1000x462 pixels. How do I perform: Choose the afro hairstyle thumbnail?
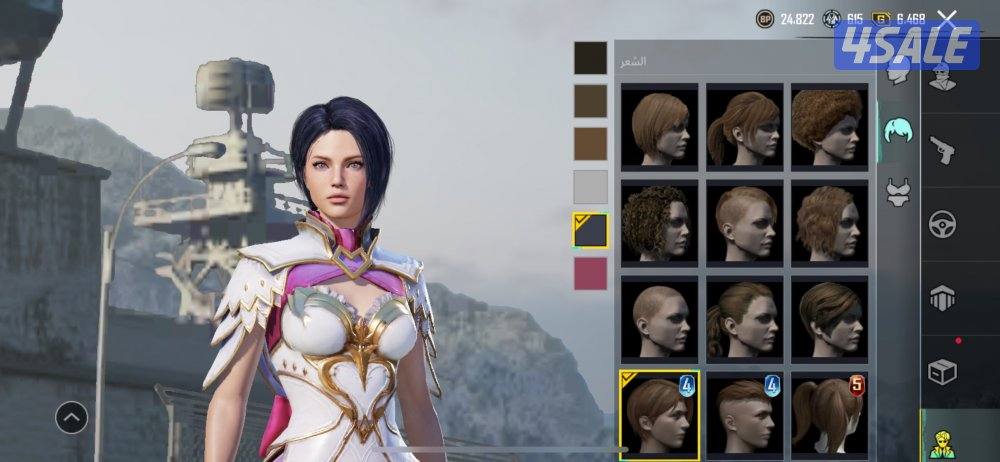[x=830, y=125]
